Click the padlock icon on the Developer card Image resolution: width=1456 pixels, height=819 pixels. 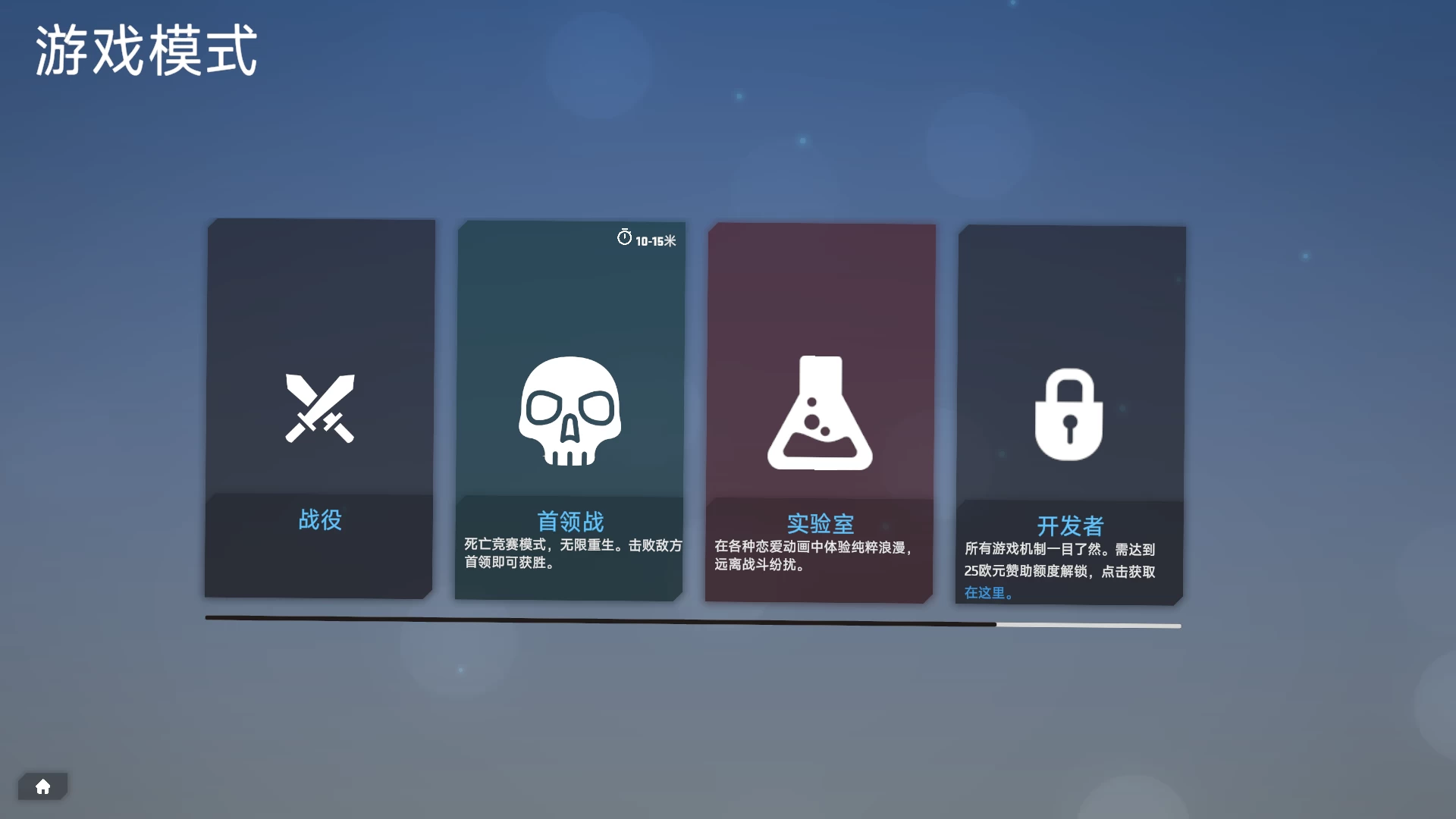(1069, 413)
